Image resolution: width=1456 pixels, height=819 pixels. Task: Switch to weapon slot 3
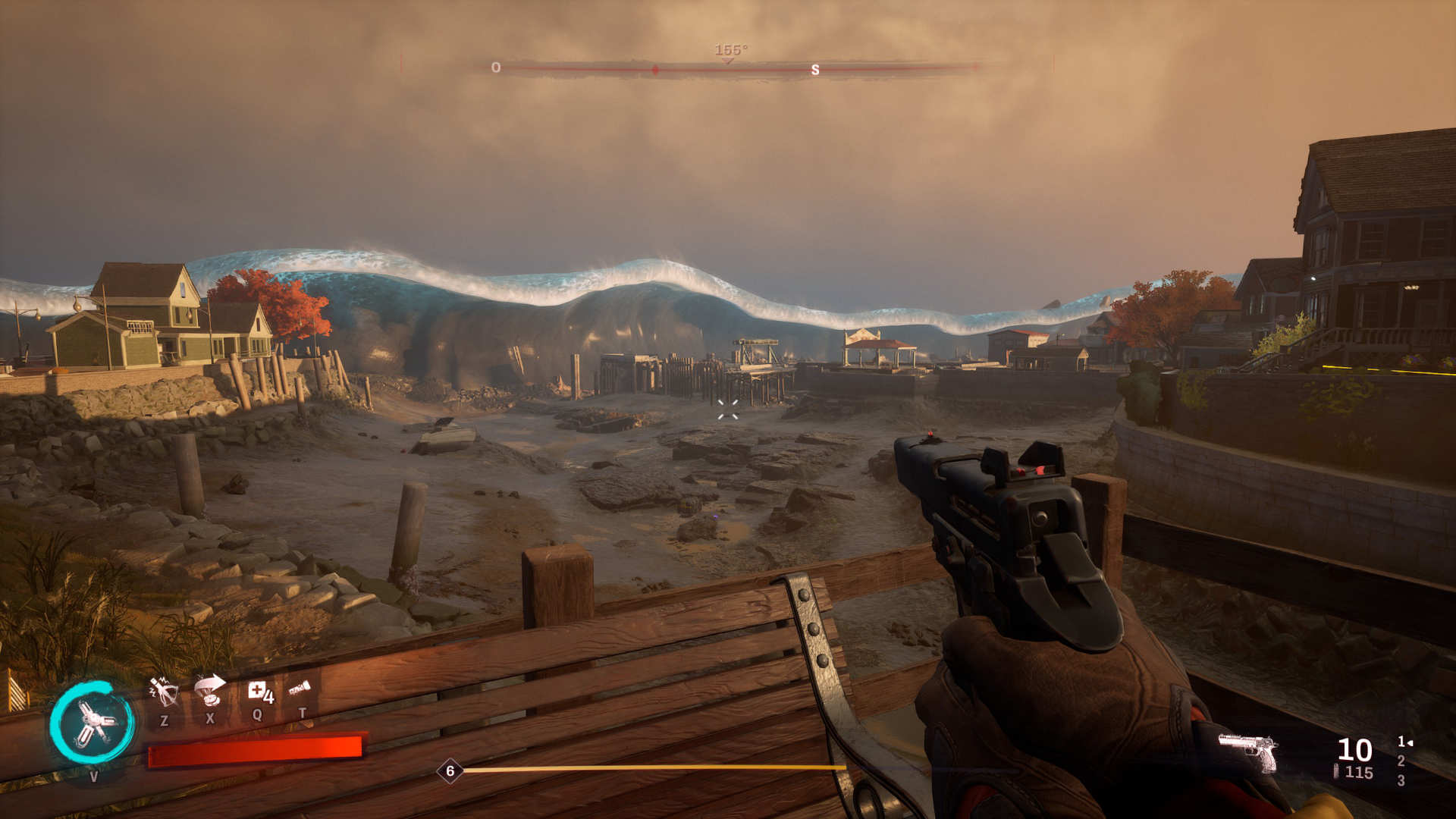(1401, 780)
